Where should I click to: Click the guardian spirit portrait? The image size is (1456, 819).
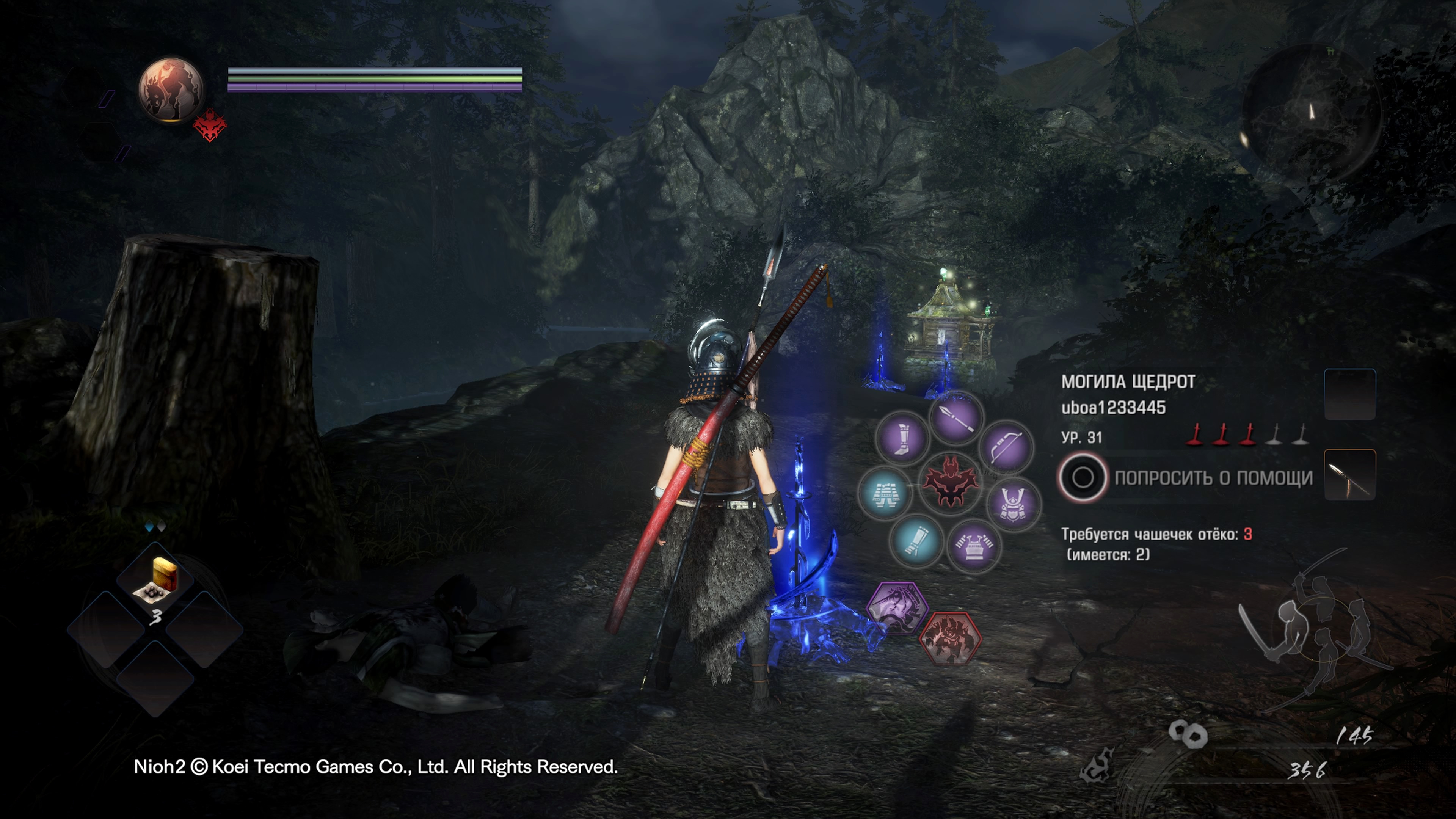point(171,89)
